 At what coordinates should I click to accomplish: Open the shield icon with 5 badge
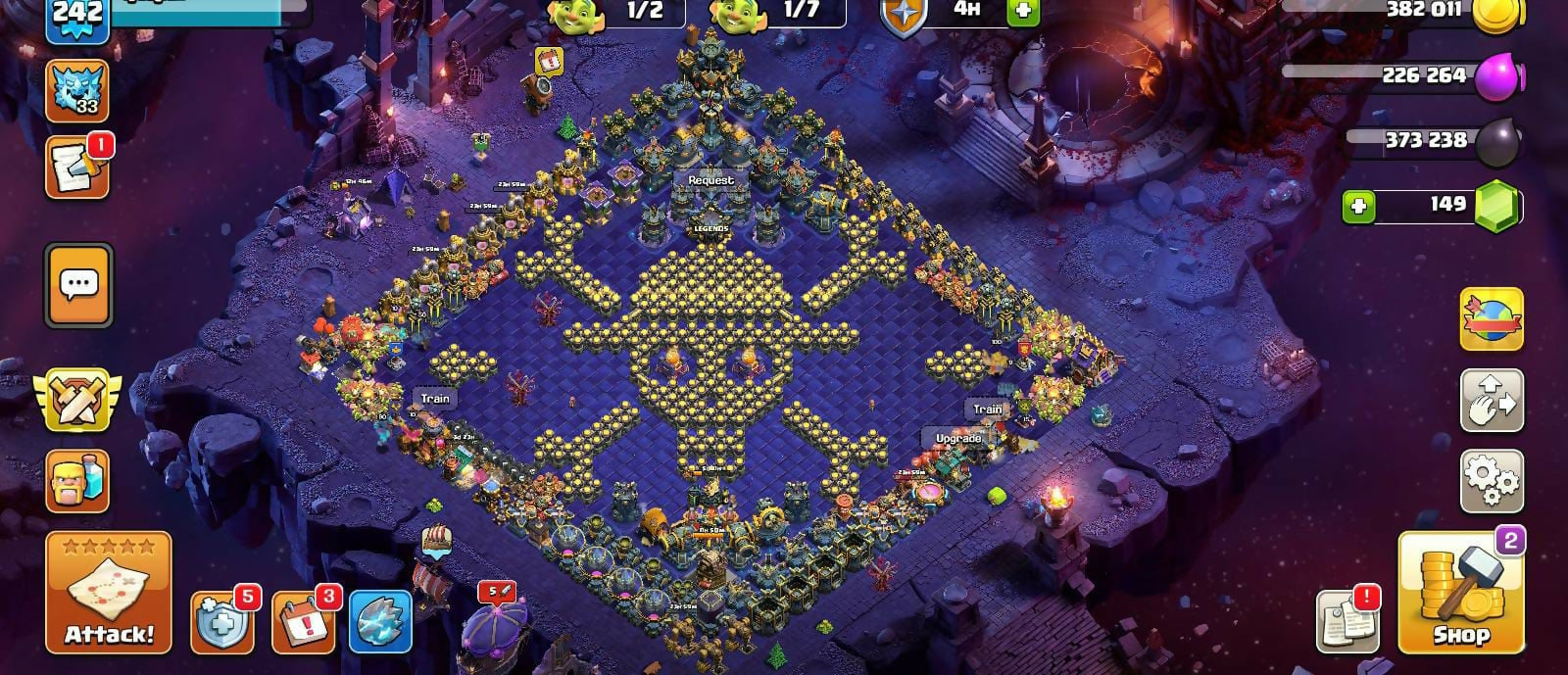tap(221, 621)
